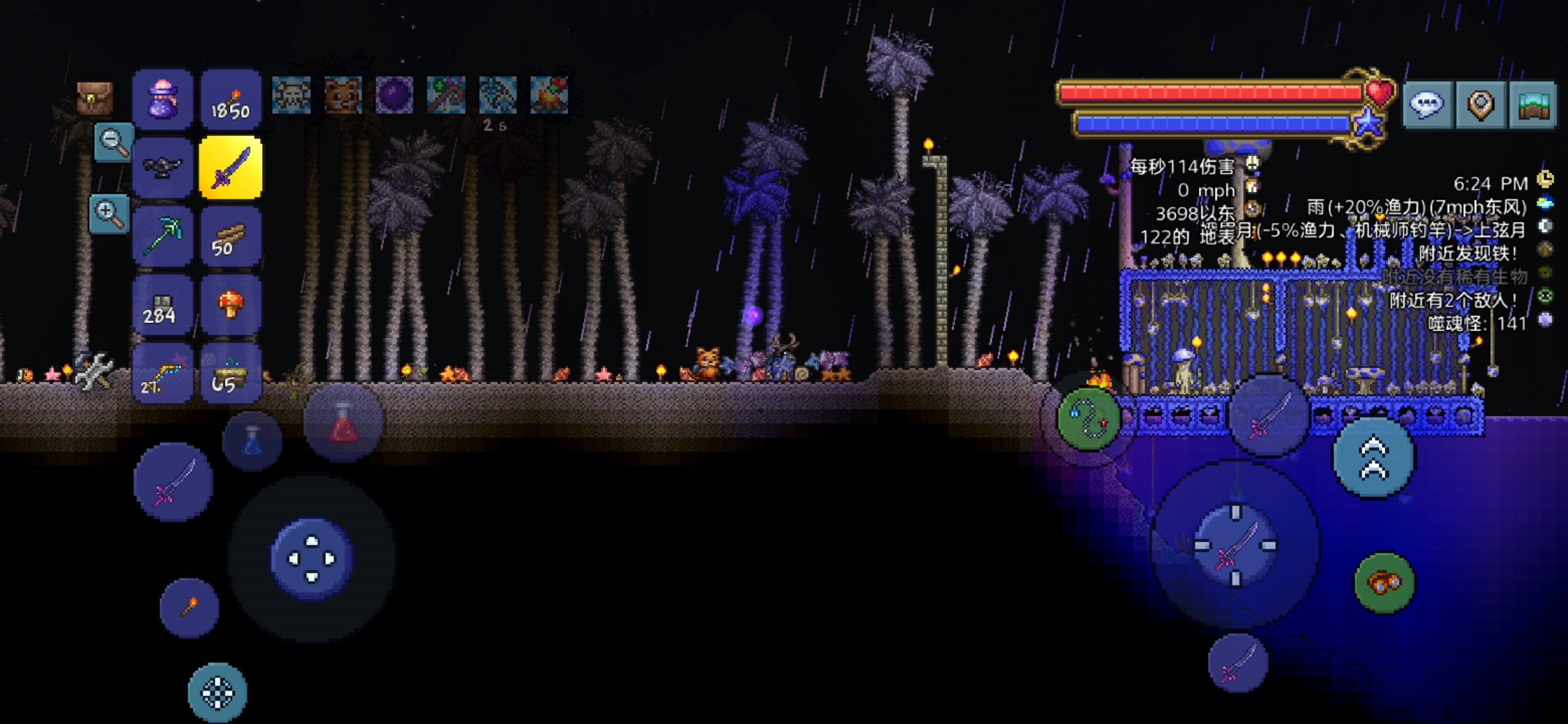Screen dimensions: 1568x724
Task: Use the blue mana potion quick button
Action: [x=253, y=441]
